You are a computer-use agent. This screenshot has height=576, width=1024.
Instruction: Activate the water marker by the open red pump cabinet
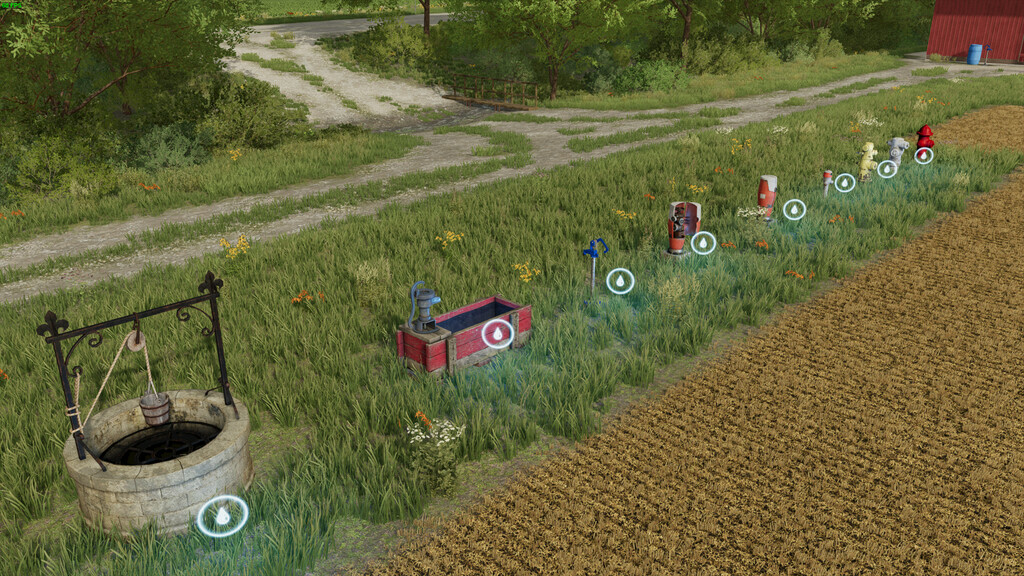703,243
